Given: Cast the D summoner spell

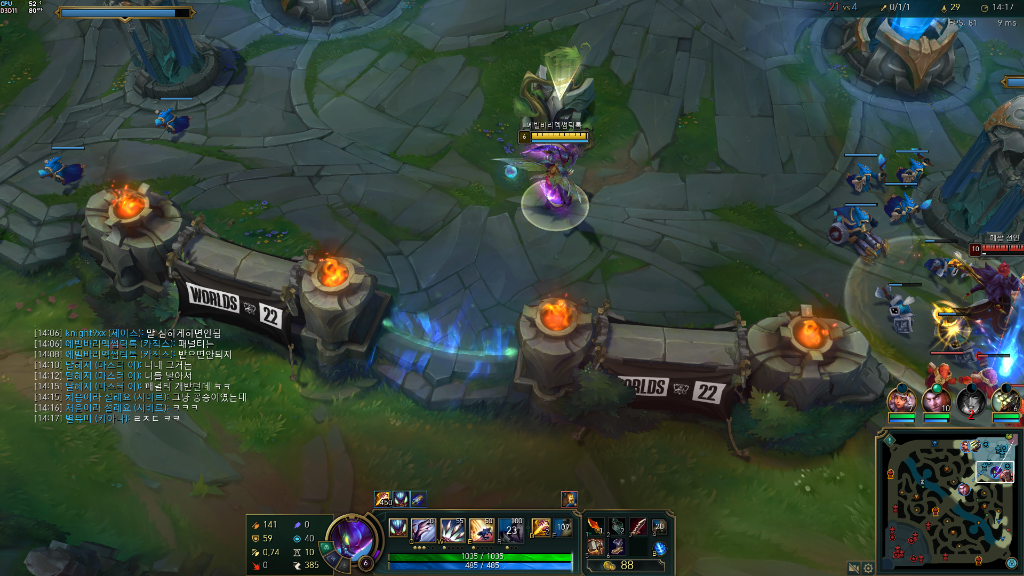Looking at the screenshot, I should (540, 527).
